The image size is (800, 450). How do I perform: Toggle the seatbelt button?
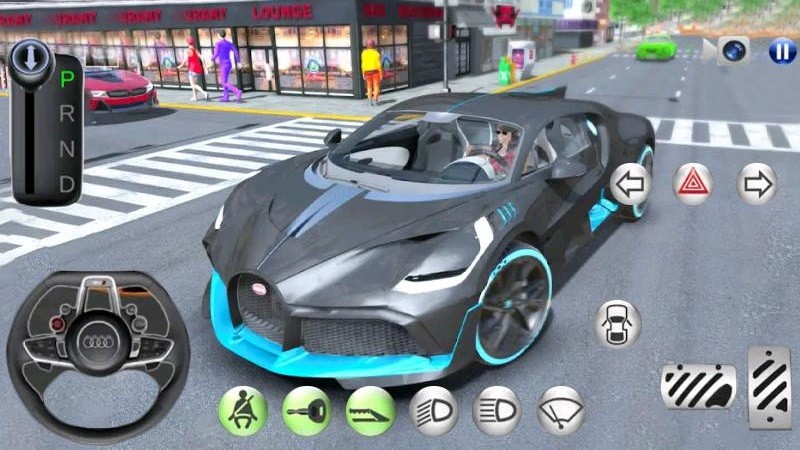click(243, 410)
